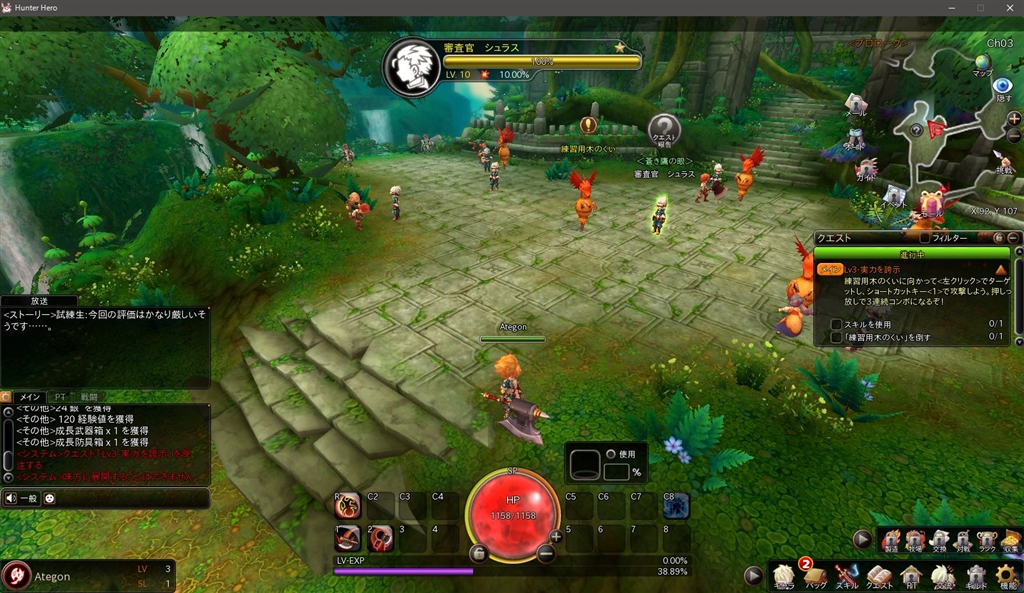The image size is (1024, 593).
Task: Open the キャラ character menu
Action: [x=784, y=576]
